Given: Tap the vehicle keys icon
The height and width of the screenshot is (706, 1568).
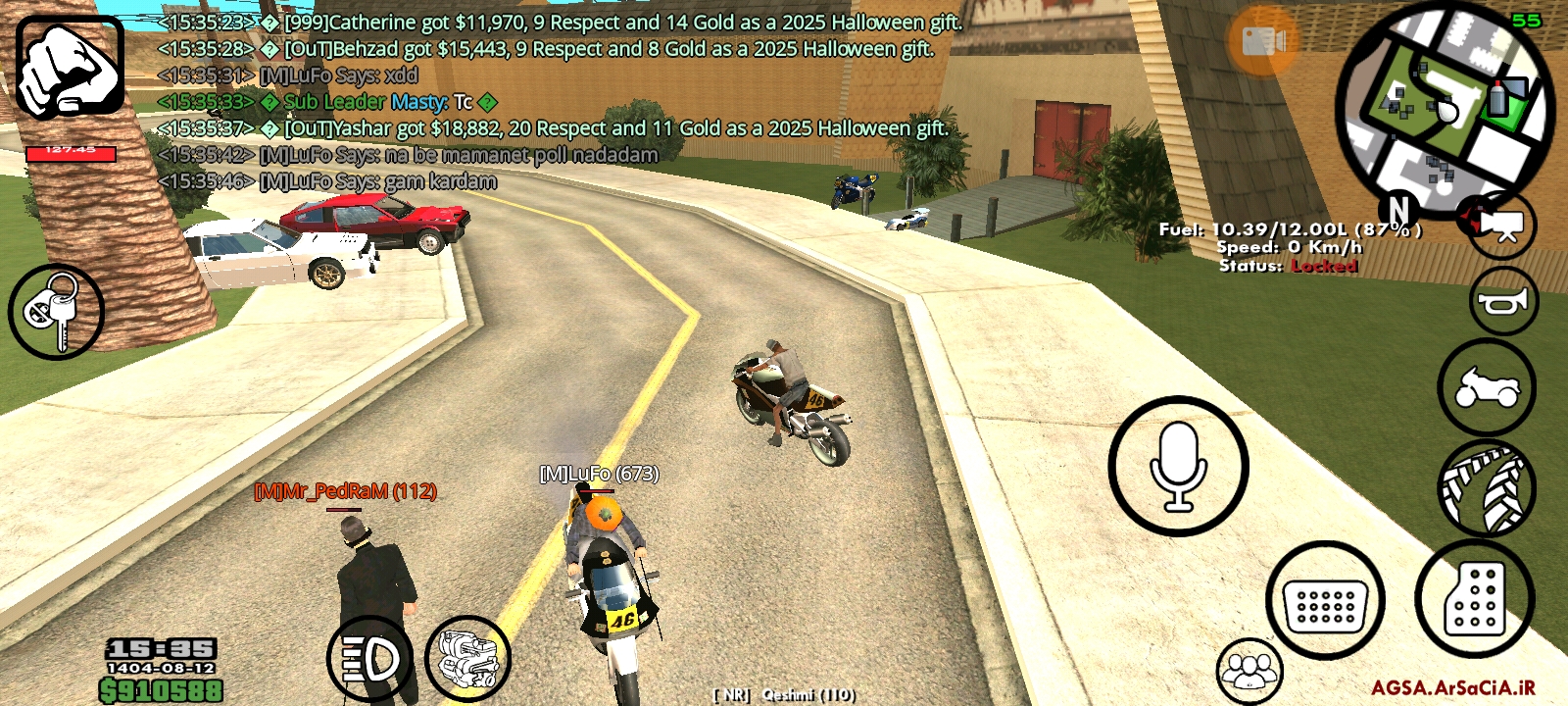Looking at the screenshot, I should pyautogui.click(x=56, y=311).
